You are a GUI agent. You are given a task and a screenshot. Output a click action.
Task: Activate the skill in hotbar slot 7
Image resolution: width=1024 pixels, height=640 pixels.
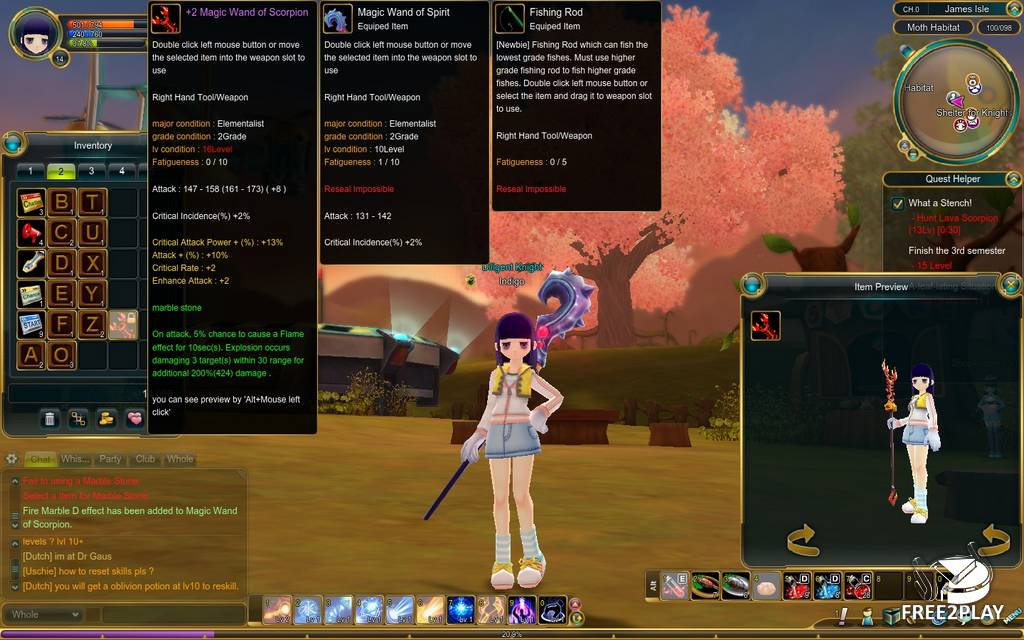[x=461, y=608]
